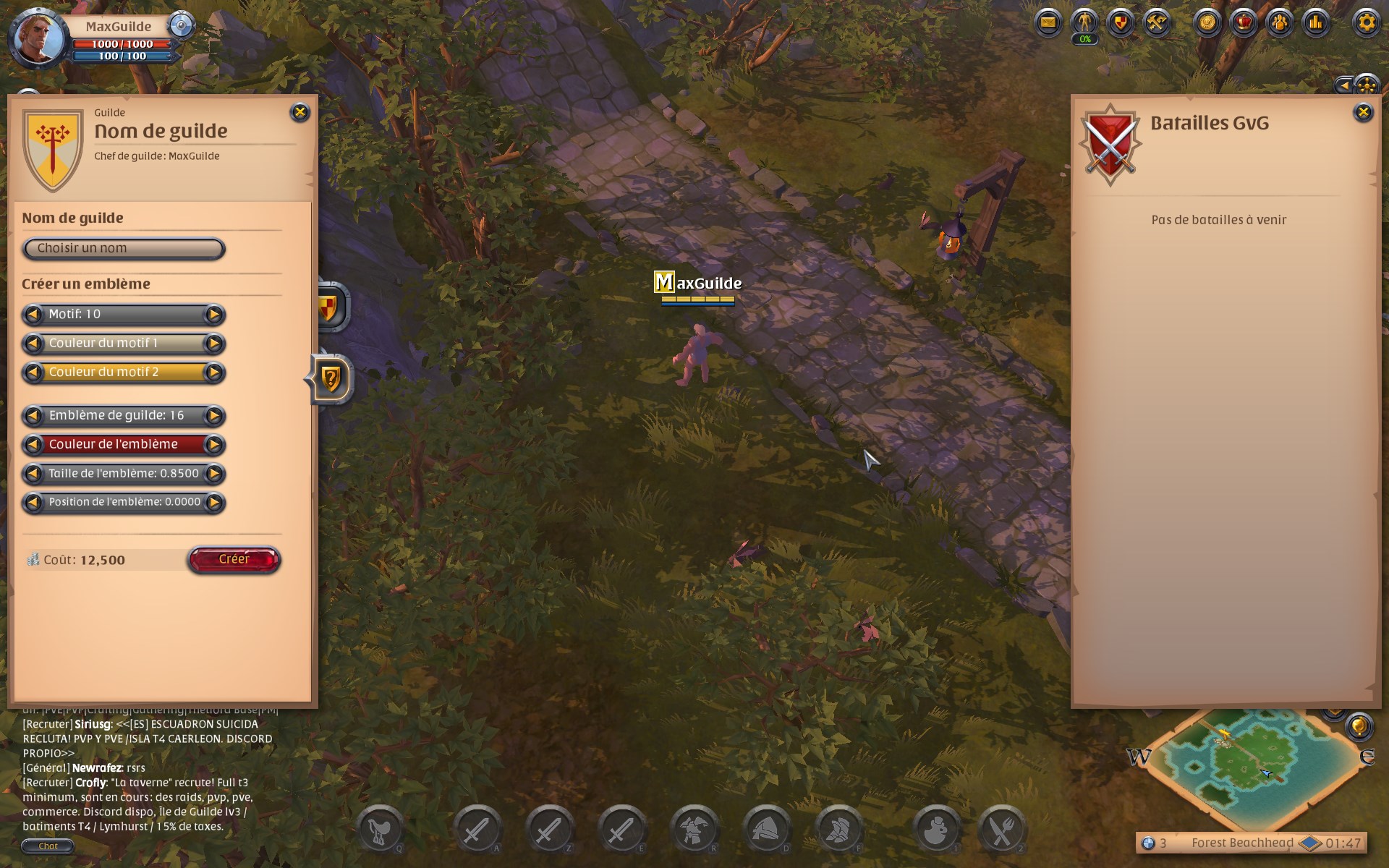The image size is (1389, 868).
Task: Open the crafting hammers icon
Action: coord(1155,22)
